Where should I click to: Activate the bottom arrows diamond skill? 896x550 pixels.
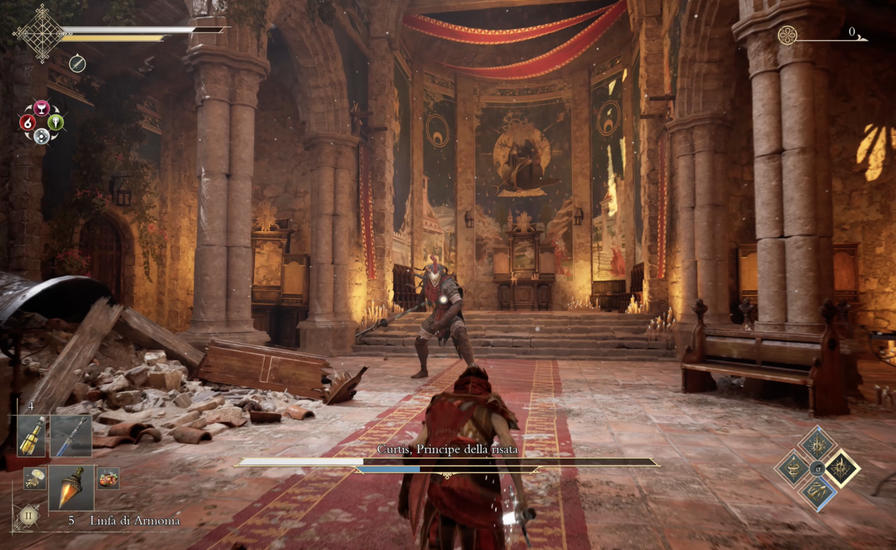coord(817,491)
